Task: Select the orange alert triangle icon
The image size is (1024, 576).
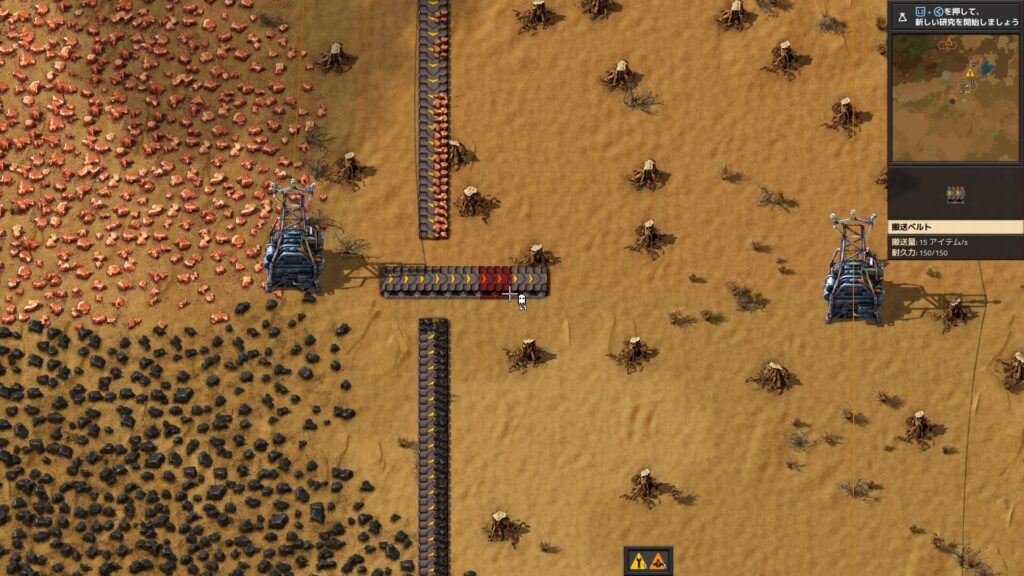Action: pyautogui.click(x=659, y=561)
